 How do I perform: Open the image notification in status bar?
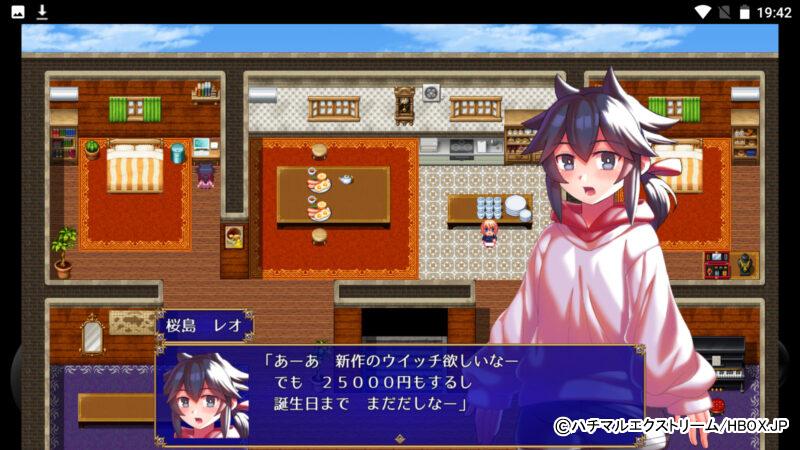click(18, 12)
